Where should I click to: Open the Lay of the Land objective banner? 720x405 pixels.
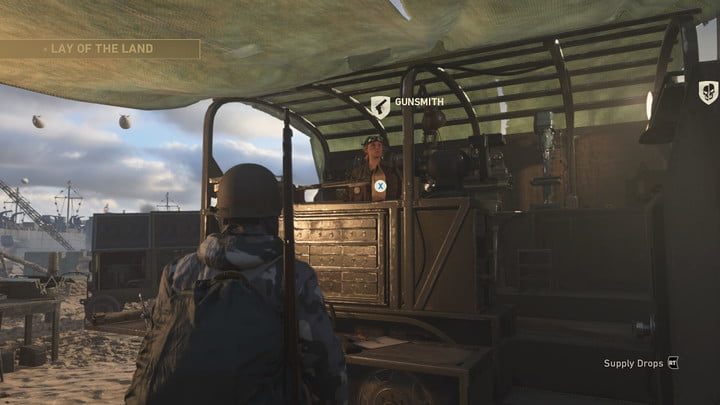point(100,49)
